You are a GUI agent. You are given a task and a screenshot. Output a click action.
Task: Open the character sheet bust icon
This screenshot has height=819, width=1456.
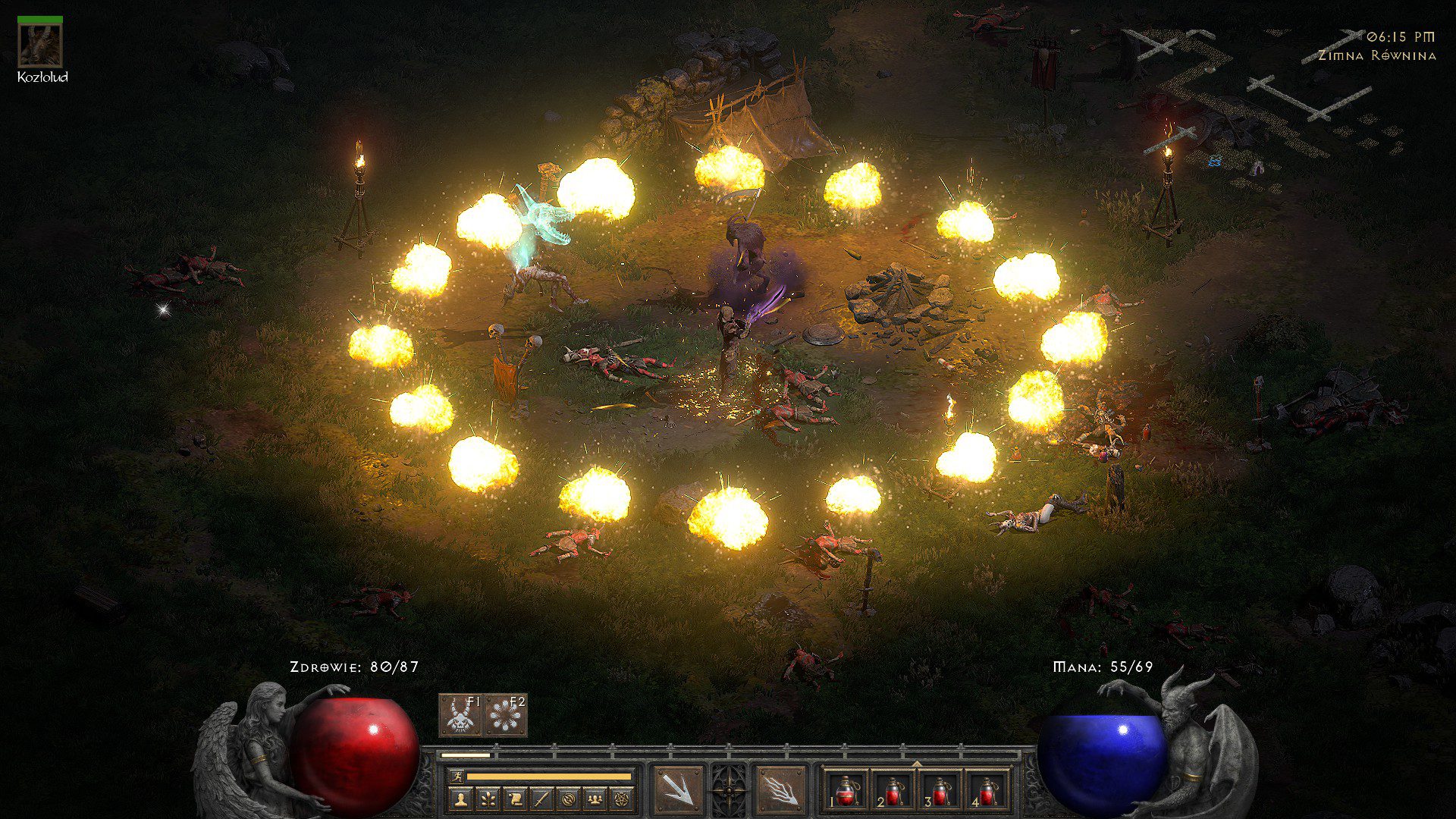pyautogui.click(x=460, y=799)
